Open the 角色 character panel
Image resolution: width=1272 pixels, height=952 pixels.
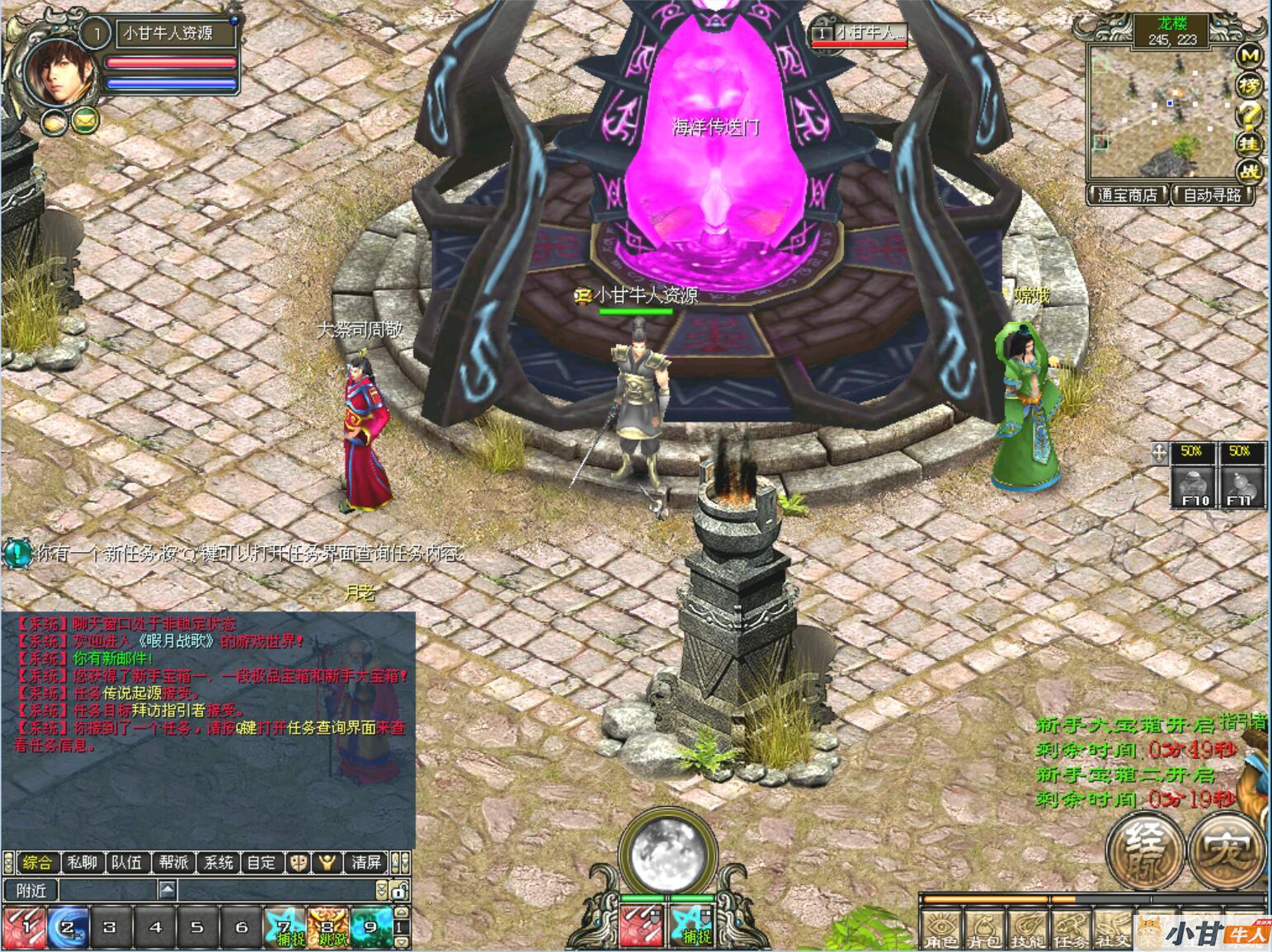940,930
